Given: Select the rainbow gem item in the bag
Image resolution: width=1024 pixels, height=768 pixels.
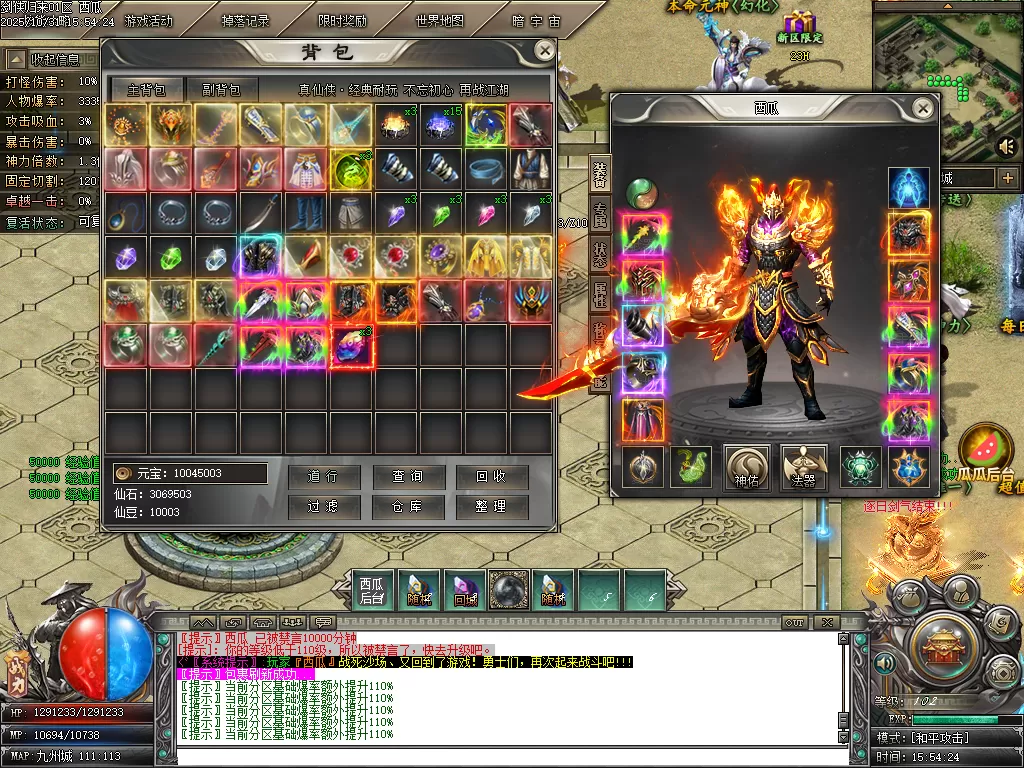Looking at the screenshot, I should [352, 345].
